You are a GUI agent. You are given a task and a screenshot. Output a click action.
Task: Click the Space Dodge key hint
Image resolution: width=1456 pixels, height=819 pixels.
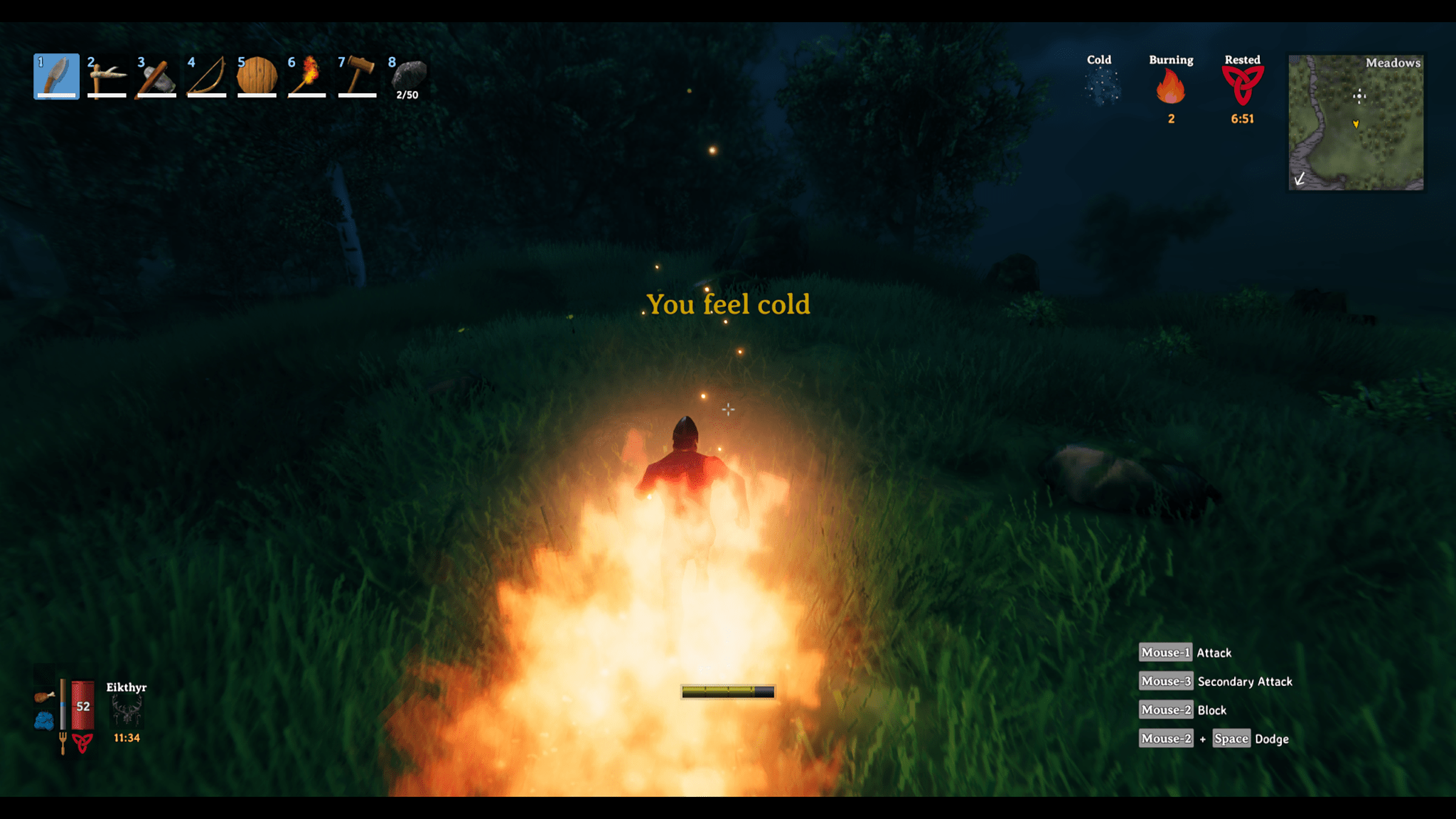[x=1231, y=739]
